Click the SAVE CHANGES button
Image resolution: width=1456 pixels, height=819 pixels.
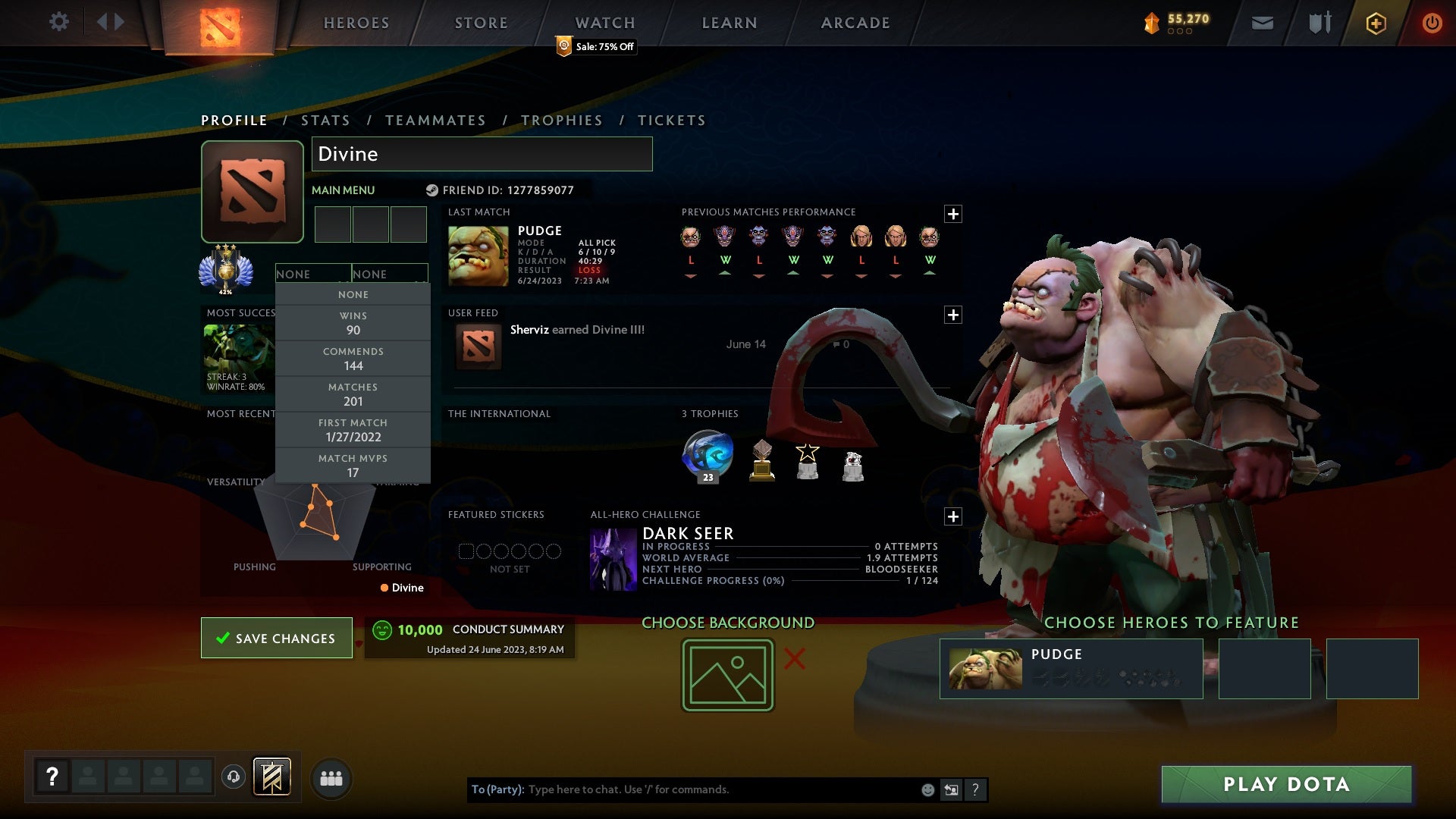coord(276,638)
